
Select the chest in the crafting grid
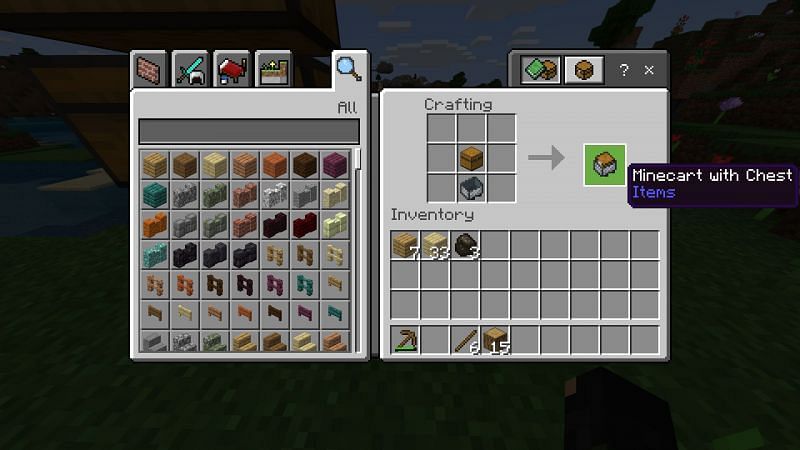pos(473,158)
